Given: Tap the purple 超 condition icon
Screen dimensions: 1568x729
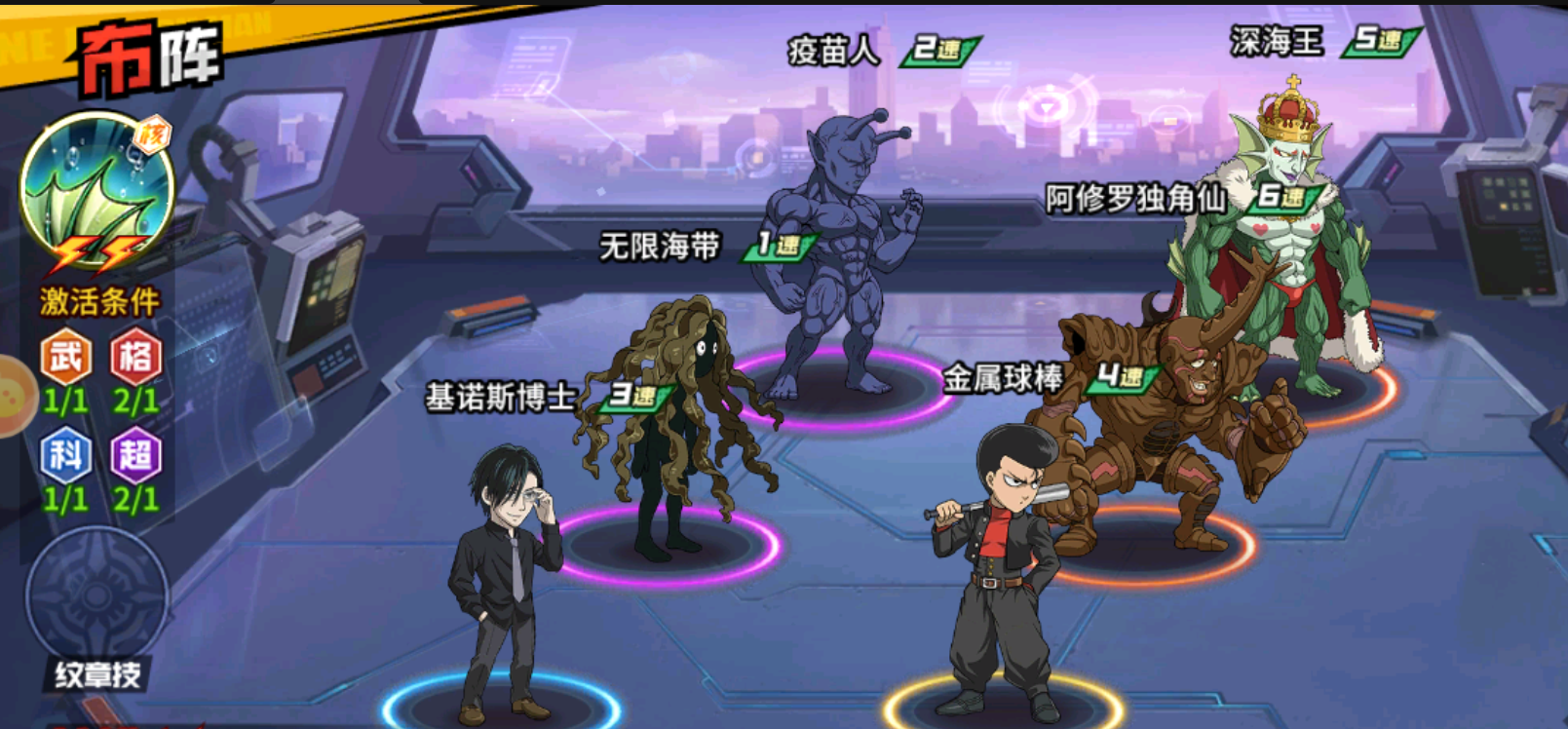Looking at the screenshot, I should click(135, 456).
